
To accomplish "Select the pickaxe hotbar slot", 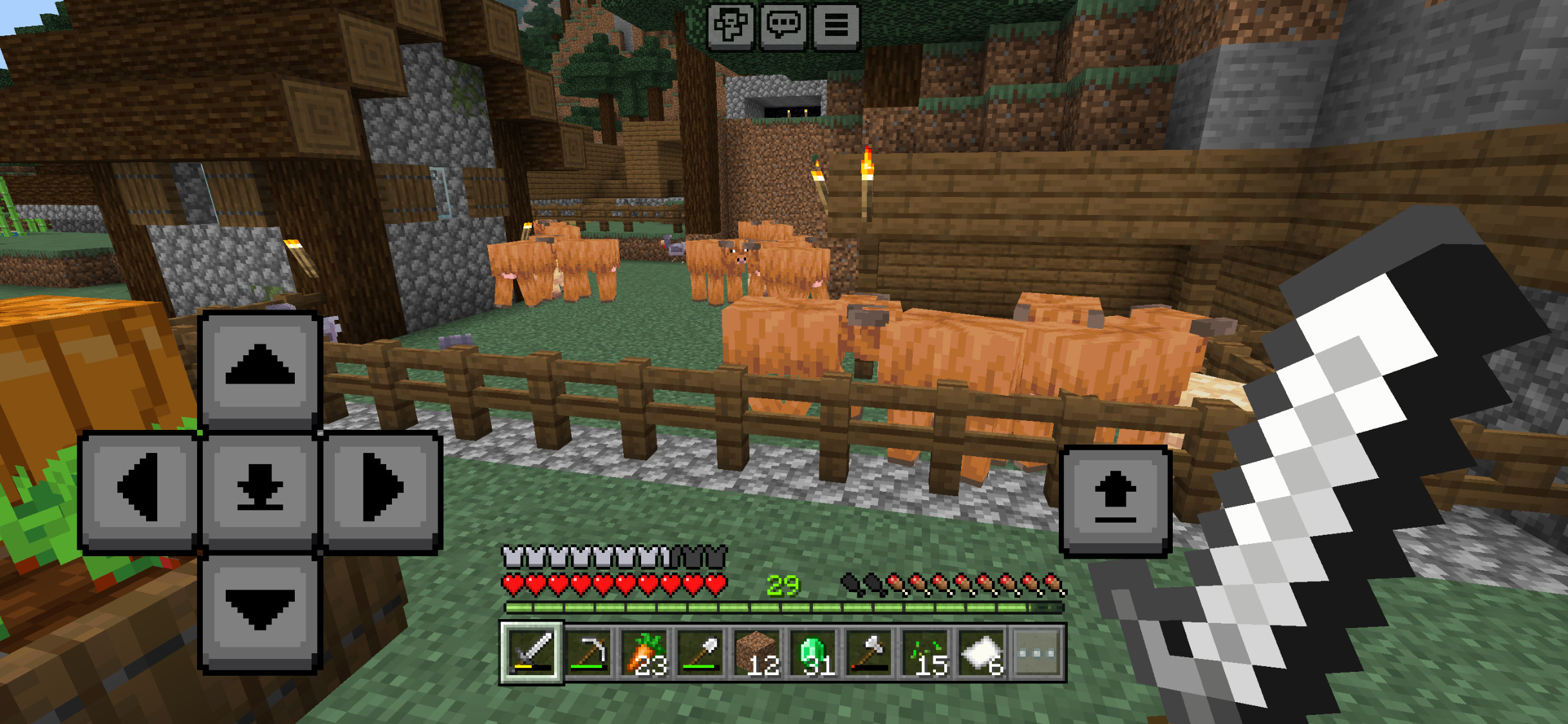I will click(588, 653).
